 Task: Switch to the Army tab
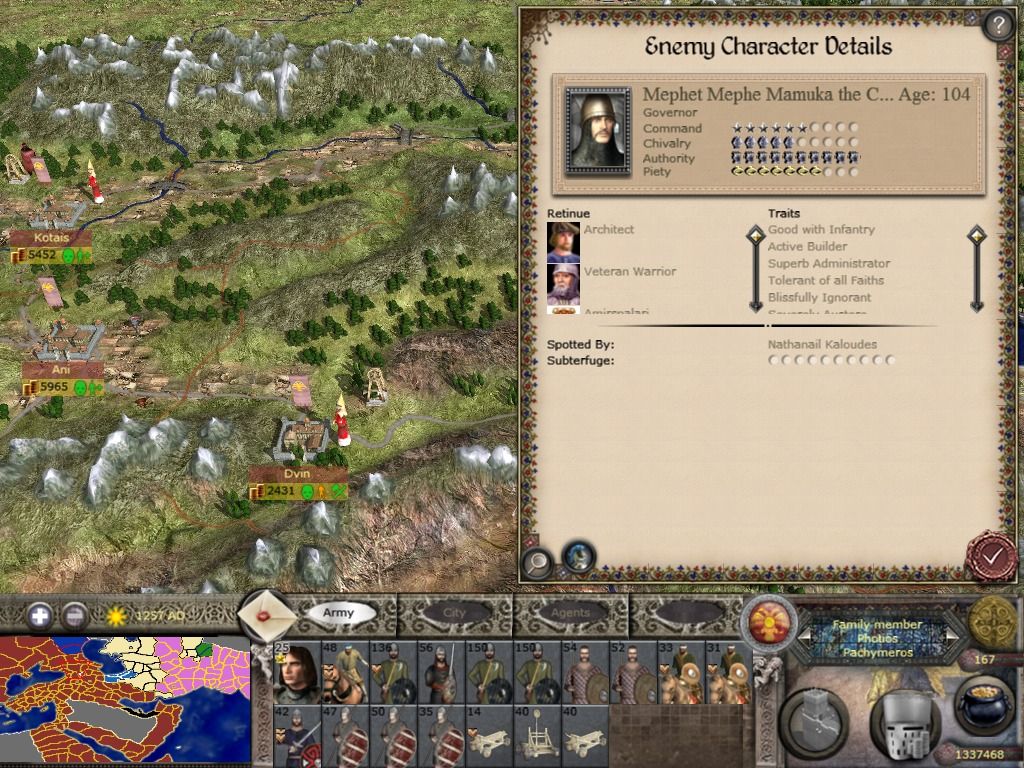(x=338, y=612)
